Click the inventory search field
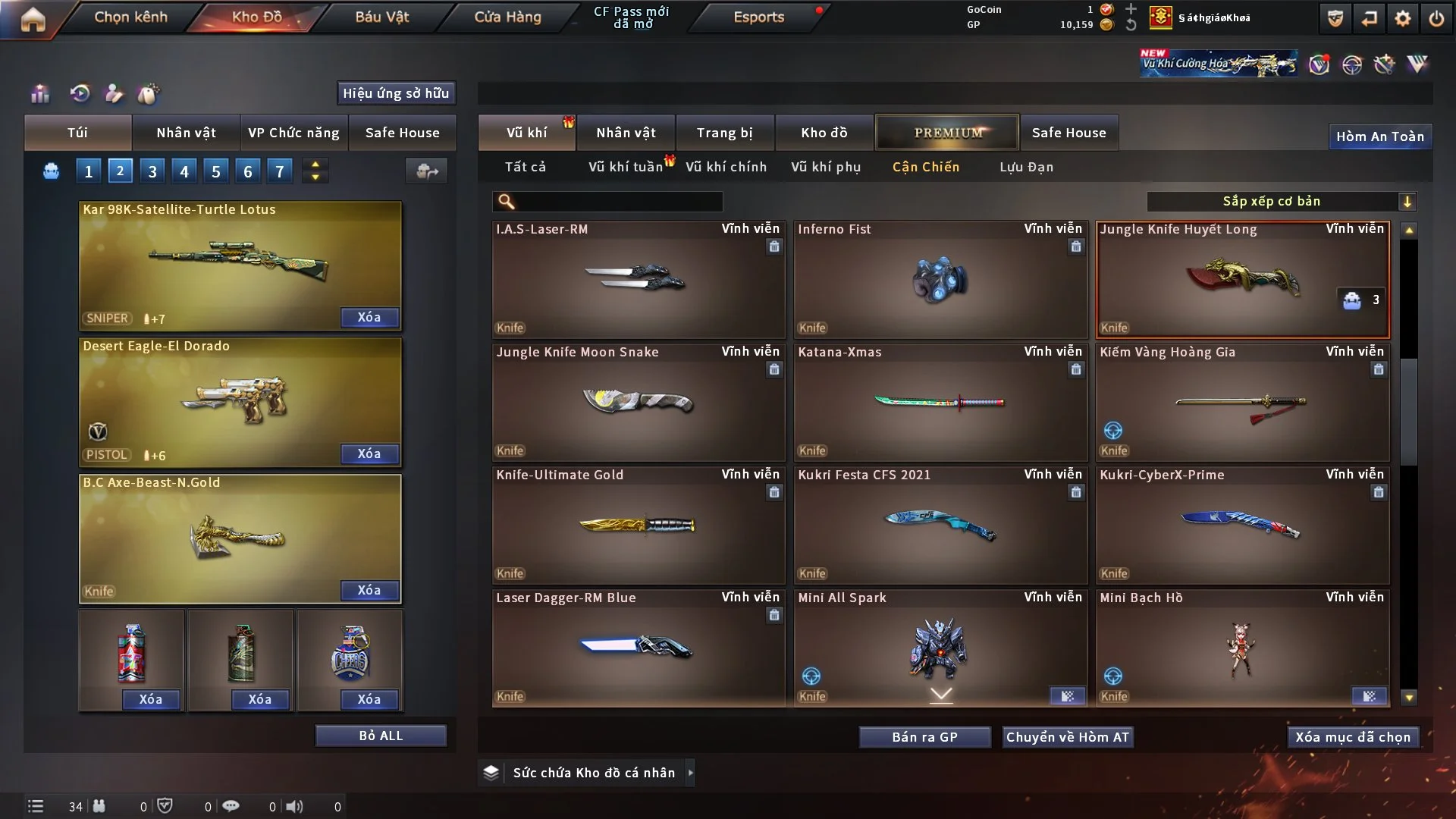 point(618,202)
